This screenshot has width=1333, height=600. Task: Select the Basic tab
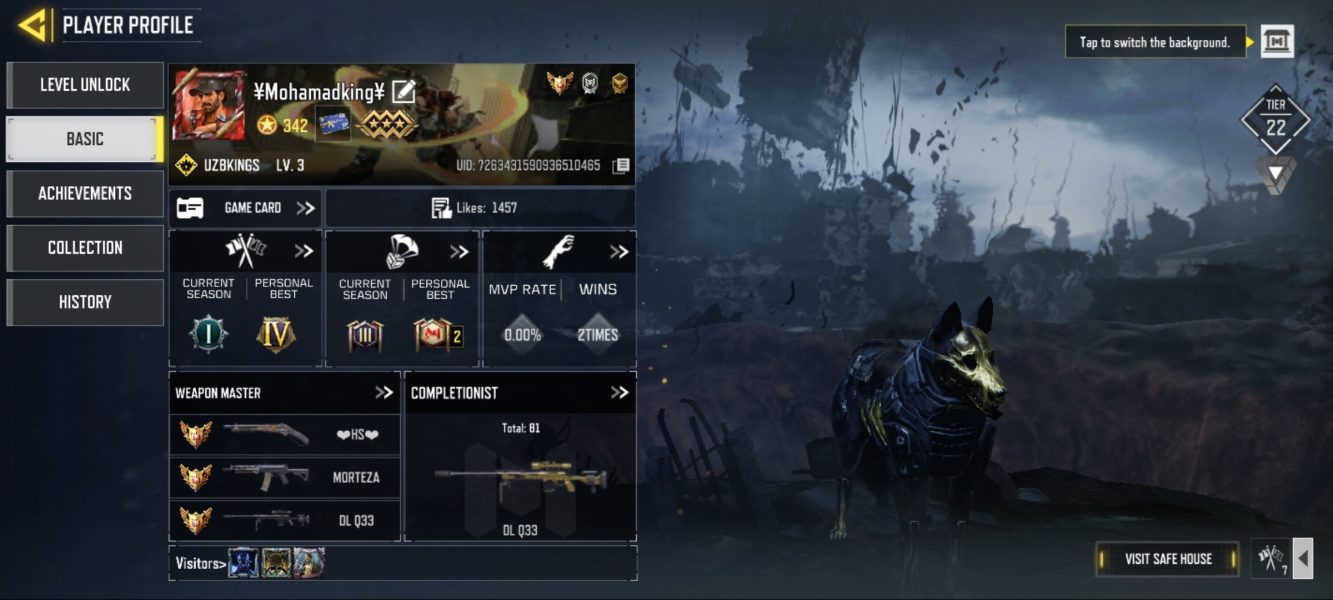pyautogui.click(x=85, y=139)
